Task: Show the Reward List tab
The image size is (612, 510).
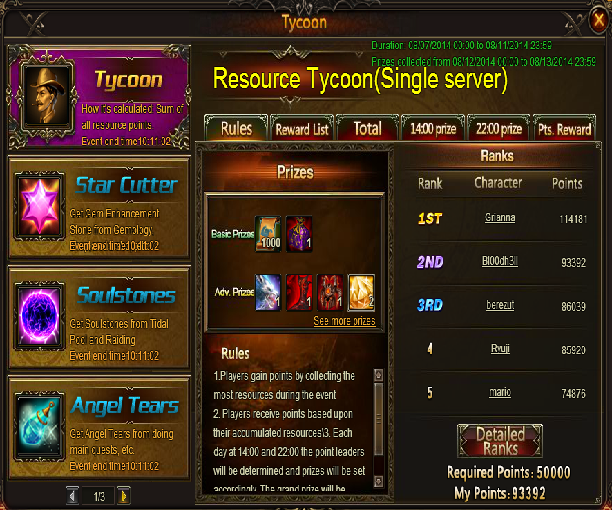Action: pos(302,128)
